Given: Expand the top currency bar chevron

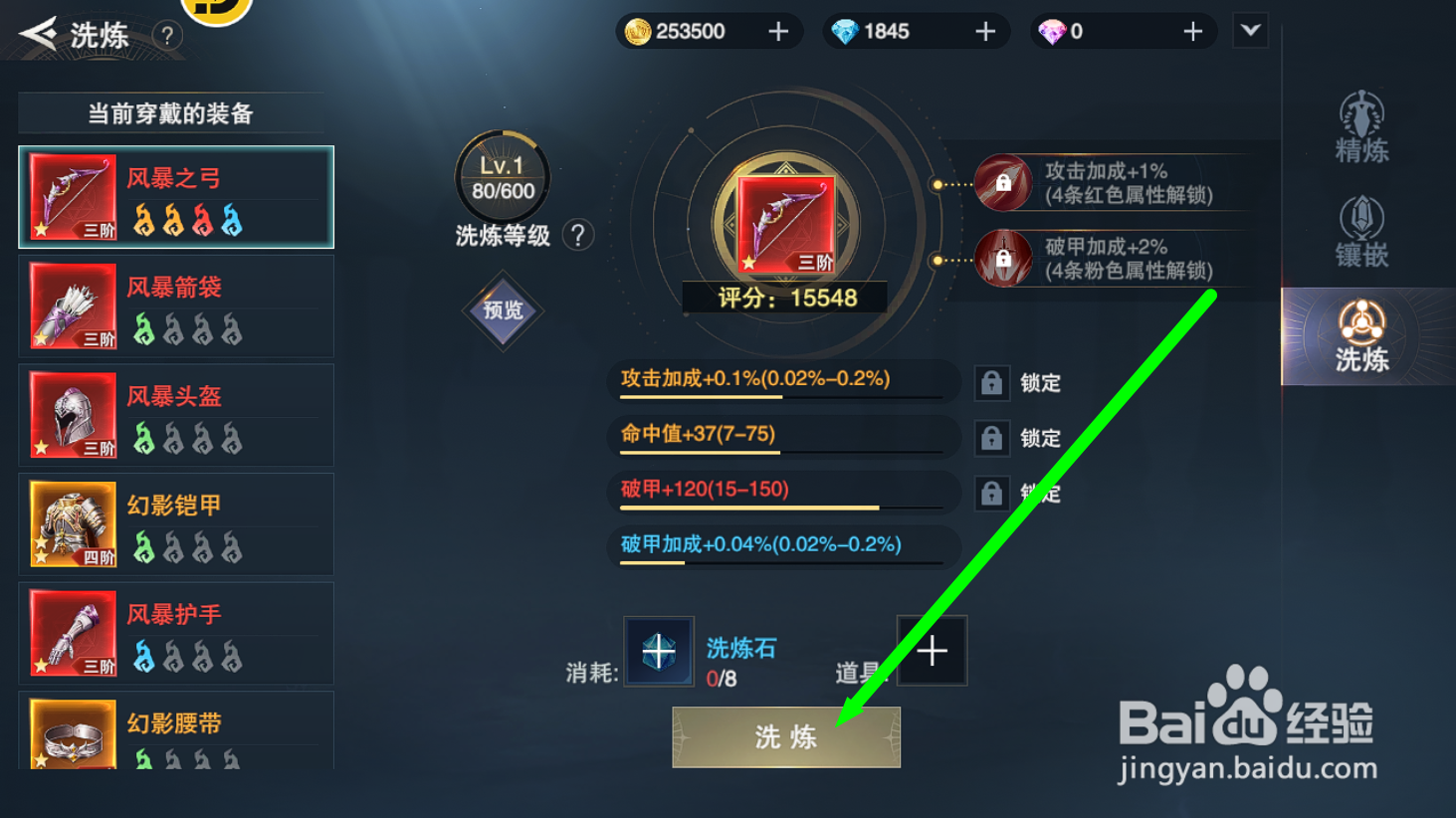Looking at the screenshot, I should 1251,31.
